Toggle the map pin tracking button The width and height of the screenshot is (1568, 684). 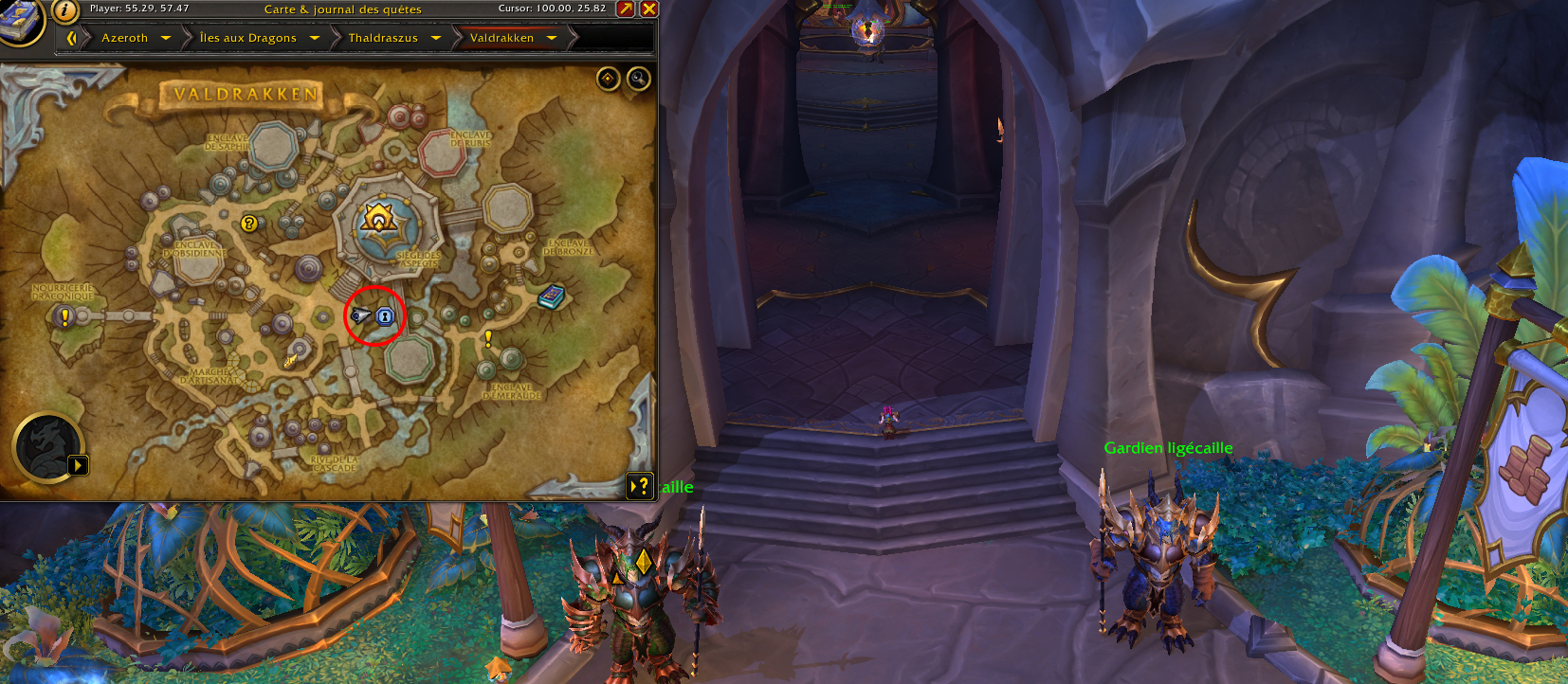pyautogui.click(x=608, y=79)
